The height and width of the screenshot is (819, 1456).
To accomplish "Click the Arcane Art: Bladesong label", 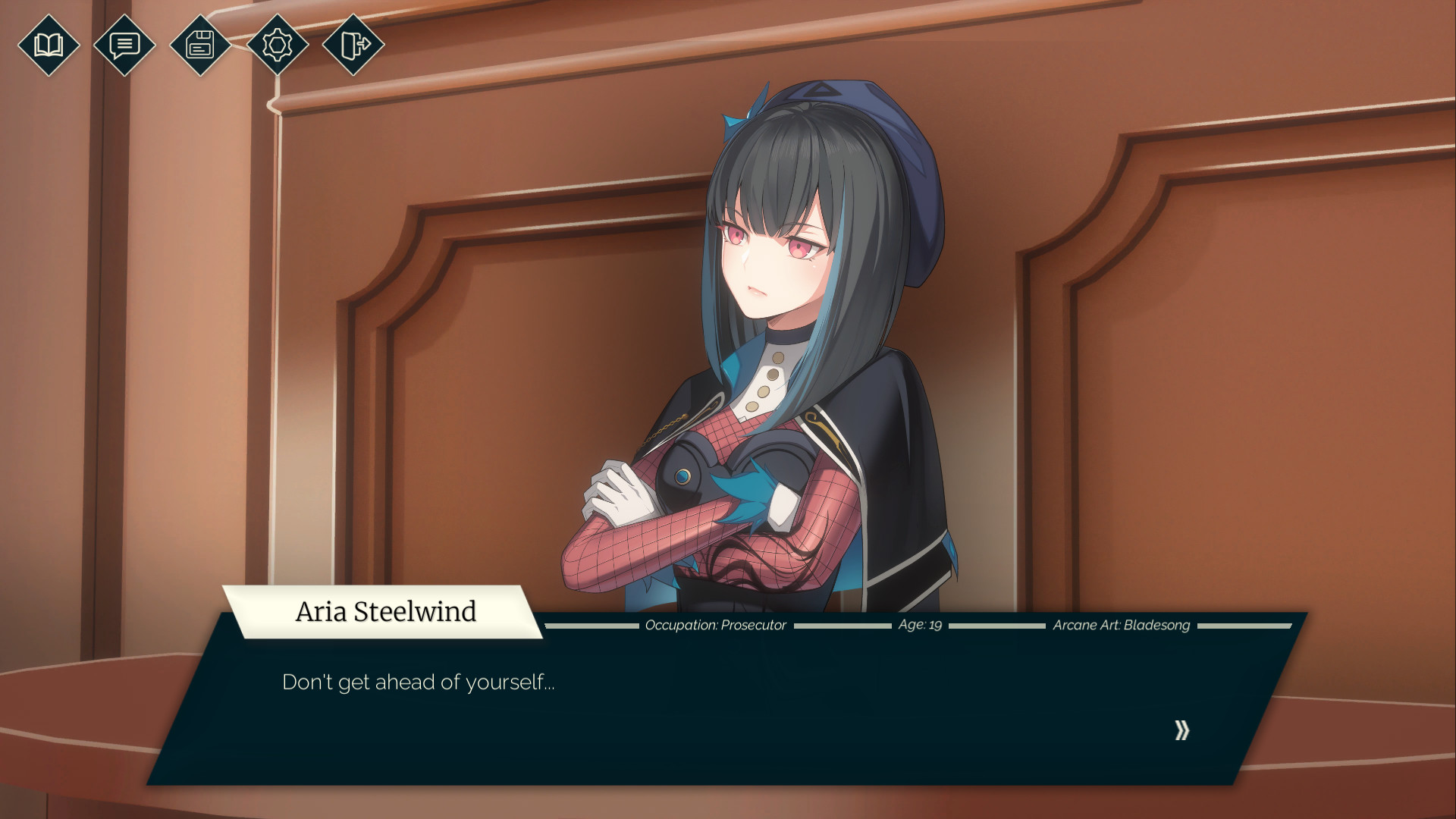I will (x=1122, y=625).
